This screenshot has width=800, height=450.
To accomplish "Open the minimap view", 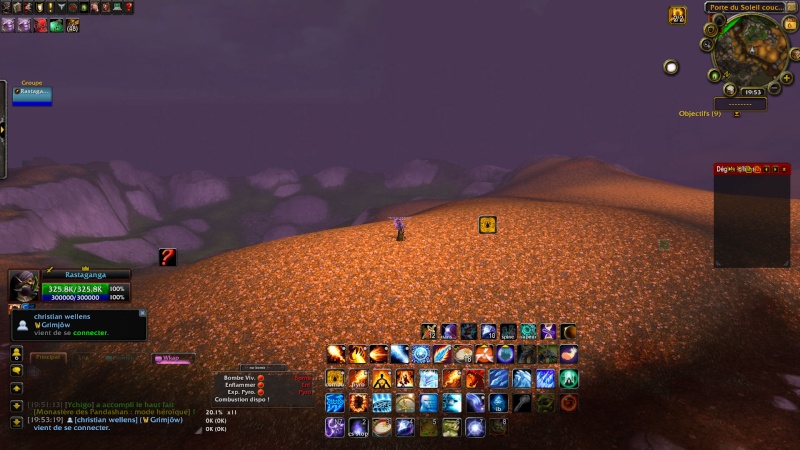I will (x=750, y=49).
